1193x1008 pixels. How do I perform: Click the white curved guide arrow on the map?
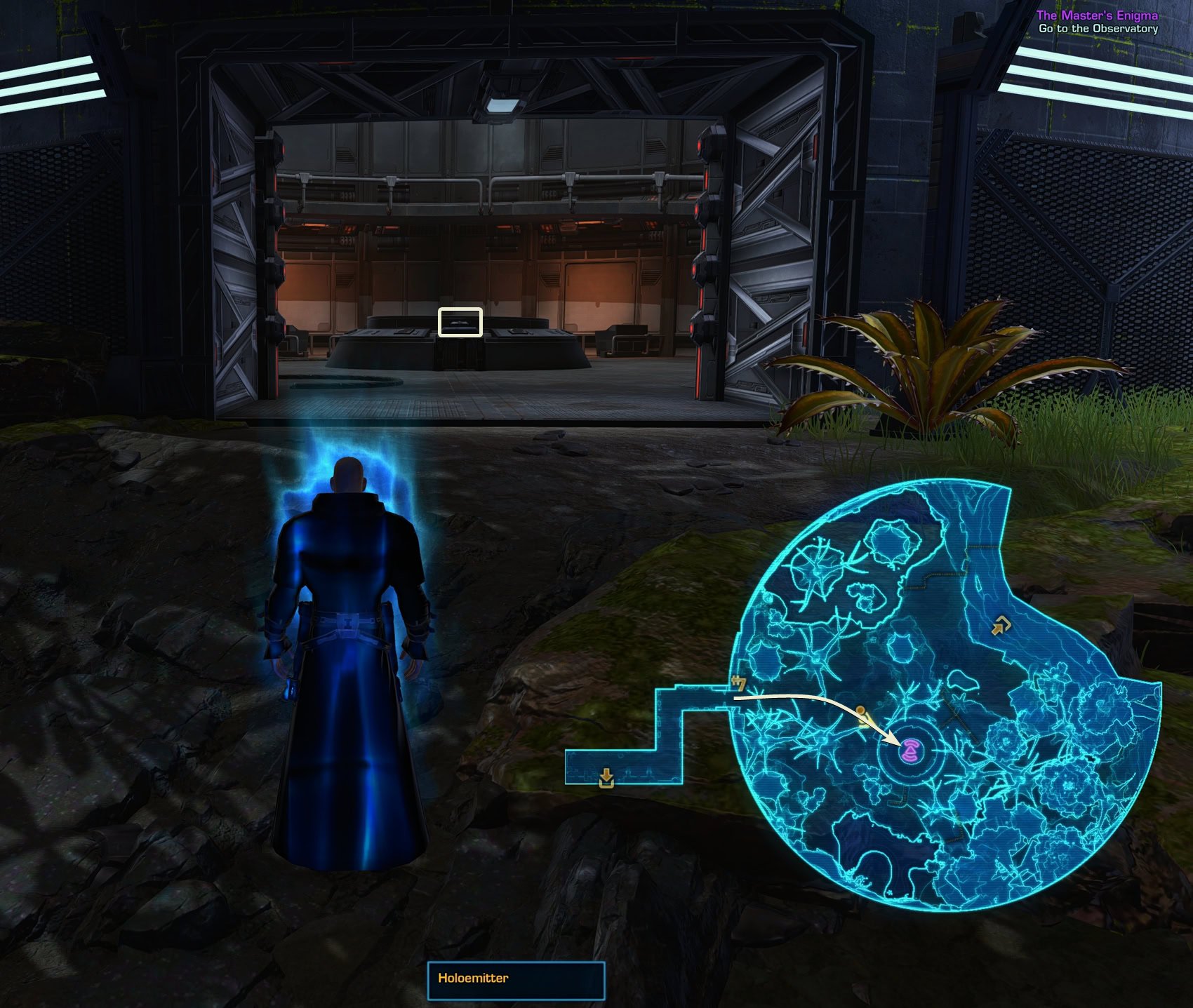tap(814, 700)
